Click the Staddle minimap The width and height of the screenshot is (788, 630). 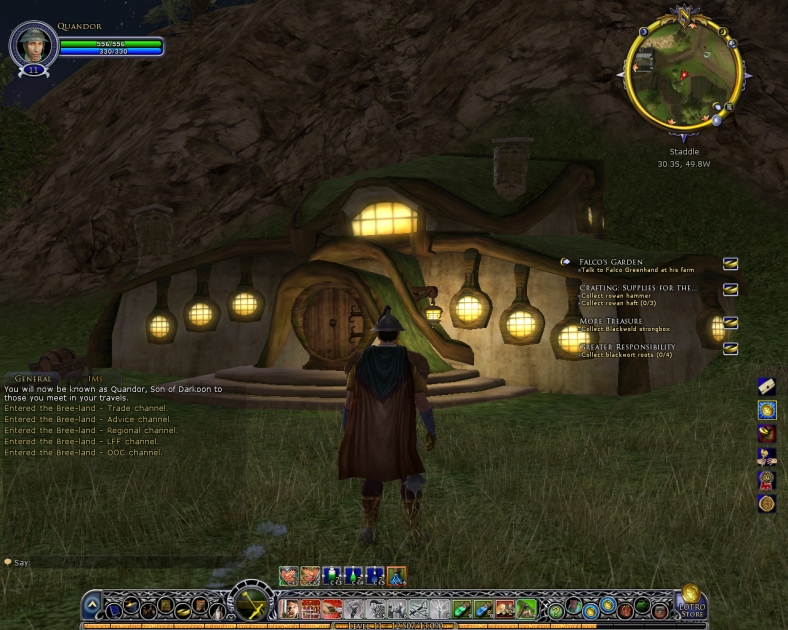(x=685, y=73)
